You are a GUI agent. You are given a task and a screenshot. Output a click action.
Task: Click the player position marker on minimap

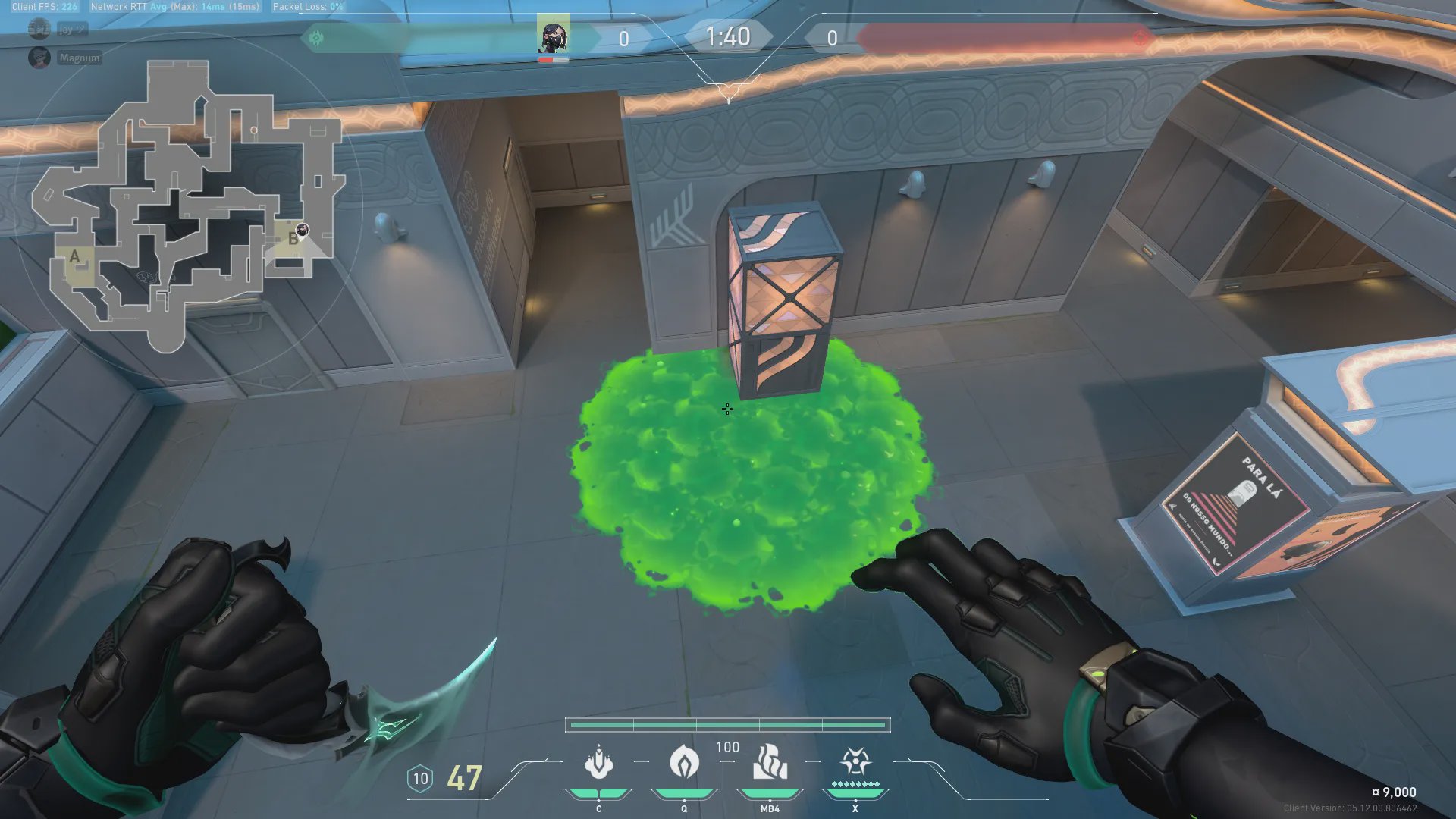pos(303,229)
